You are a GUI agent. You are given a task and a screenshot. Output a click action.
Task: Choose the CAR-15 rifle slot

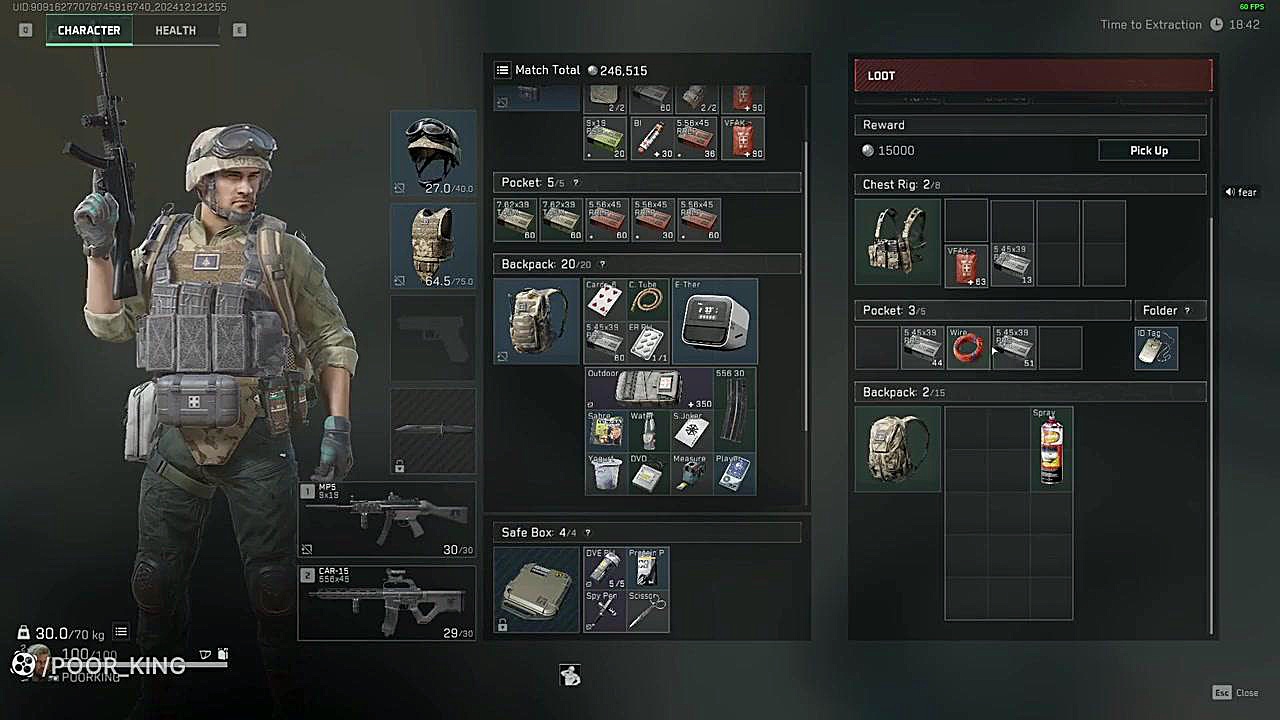[x=387, y=602]
